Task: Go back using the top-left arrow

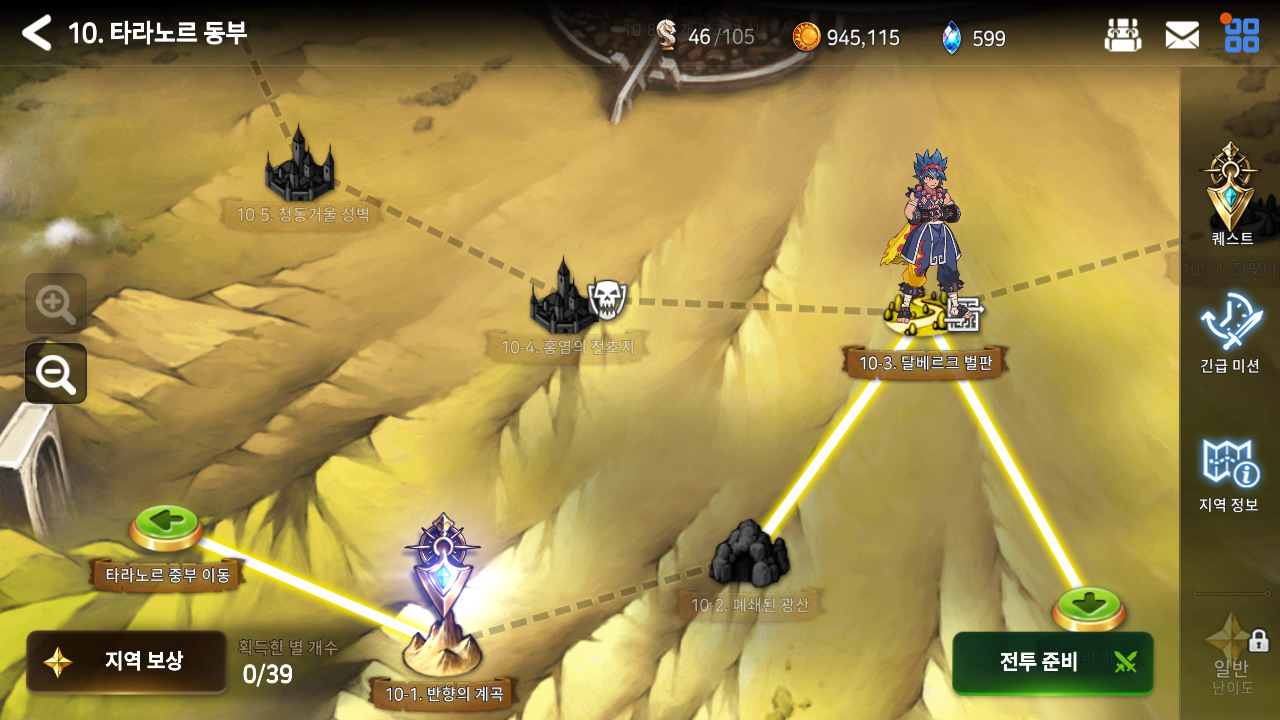Action: point(36,33)
